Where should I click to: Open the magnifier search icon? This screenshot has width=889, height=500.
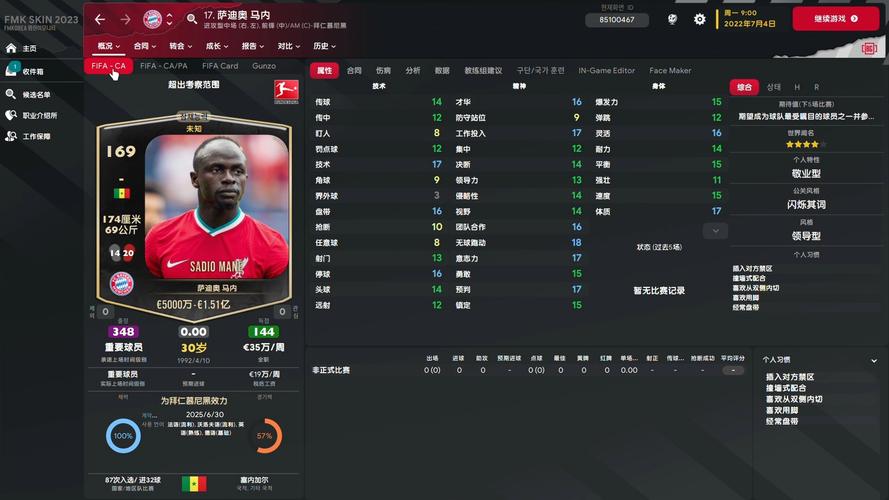point(192,19)
